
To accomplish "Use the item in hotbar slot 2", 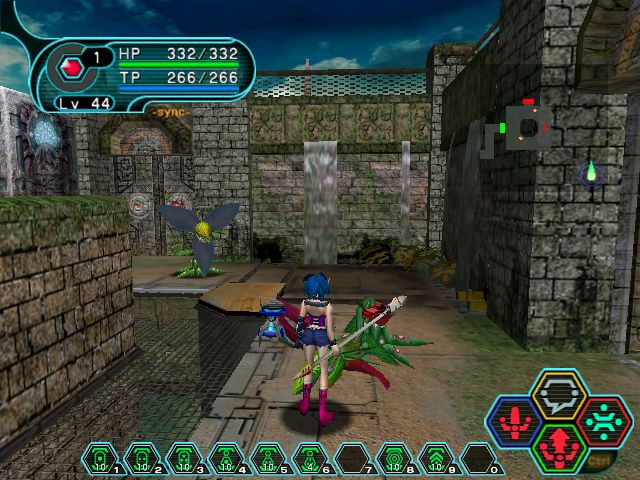I will (142, 459).
